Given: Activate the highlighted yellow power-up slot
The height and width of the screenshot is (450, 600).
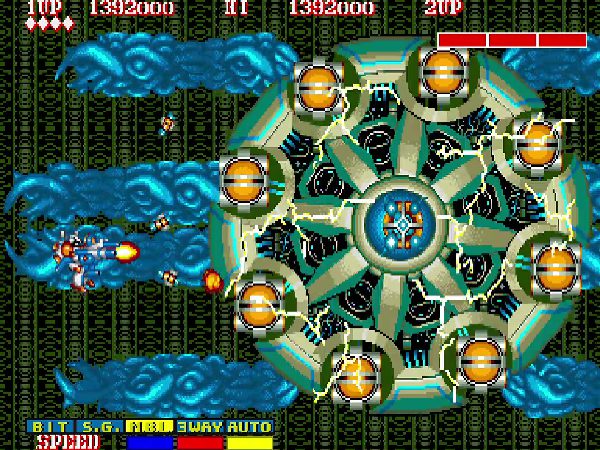Looking at the screenshot, I should click(150, 426).
